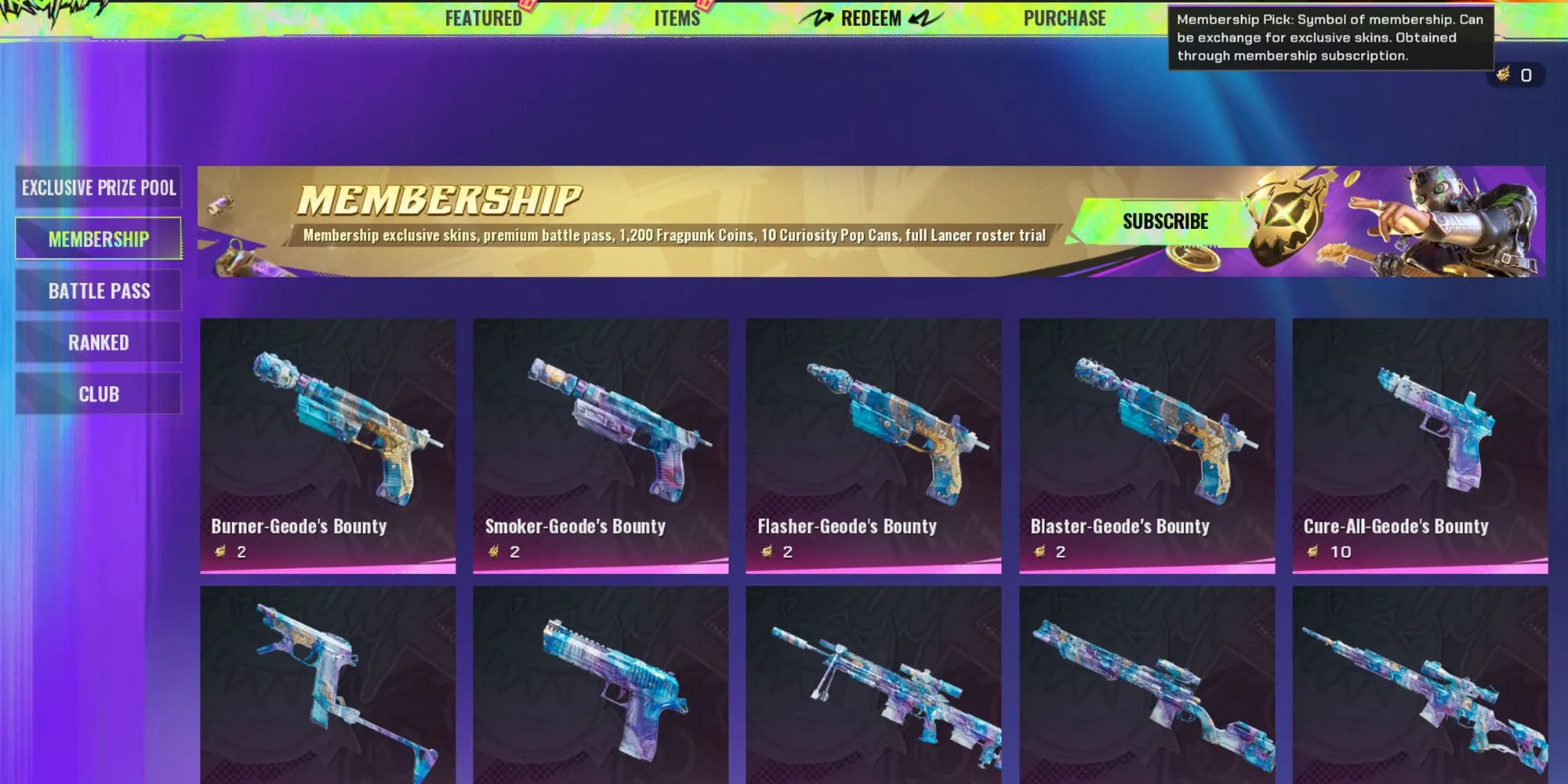The width and height of the screenshot is (1568, 784).
Task: Open the Featured store tab
Action: [x=483, y=18]
